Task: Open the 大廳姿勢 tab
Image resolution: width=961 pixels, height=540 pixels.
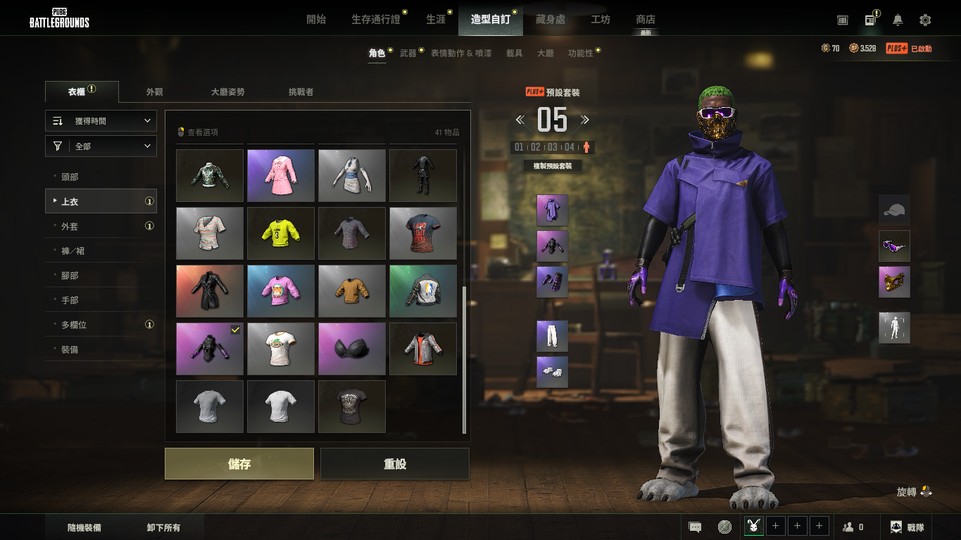Action: [227, 92]
